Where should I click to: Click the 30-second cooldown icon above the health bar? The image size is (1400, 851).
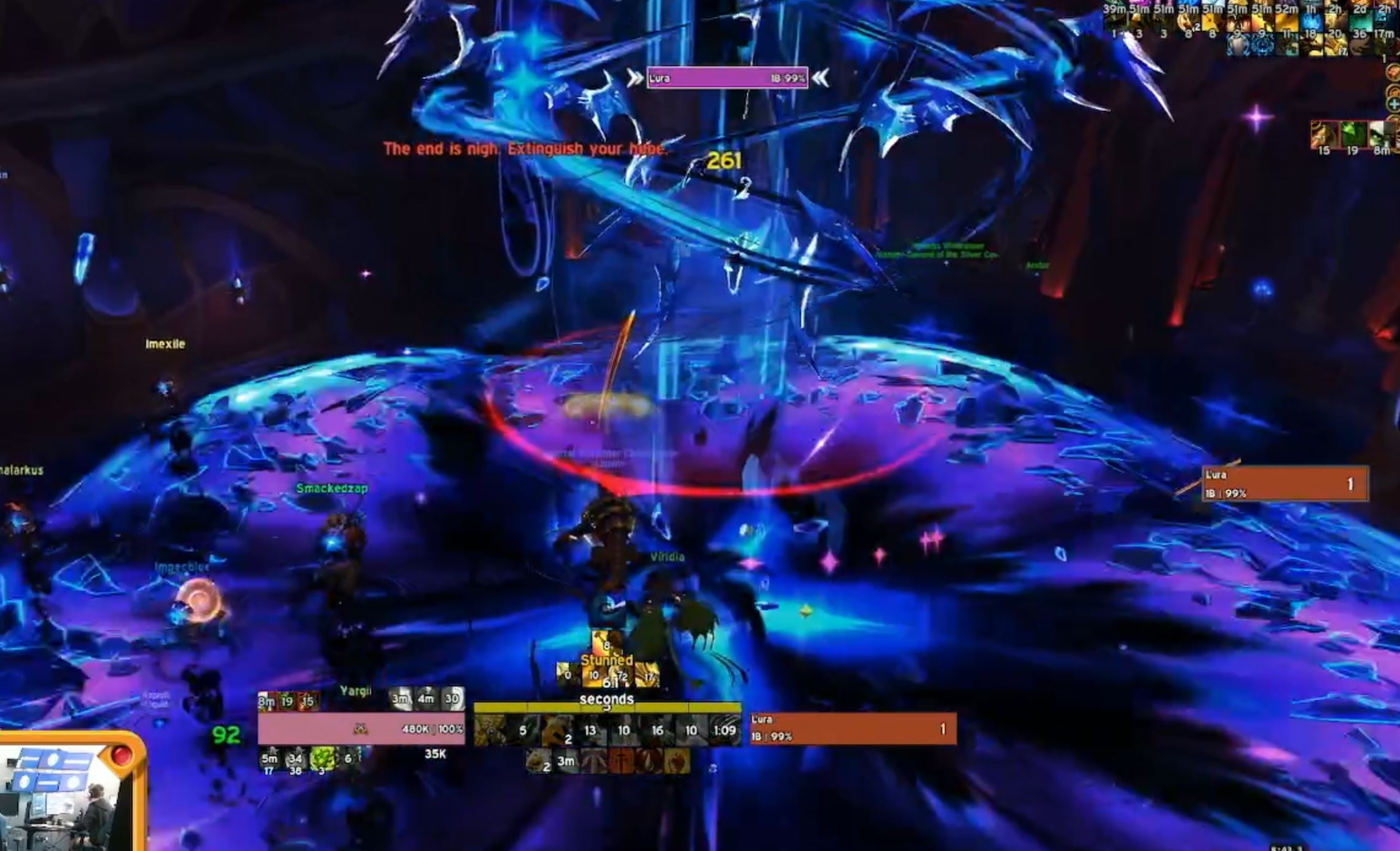[x=452, y=699]
